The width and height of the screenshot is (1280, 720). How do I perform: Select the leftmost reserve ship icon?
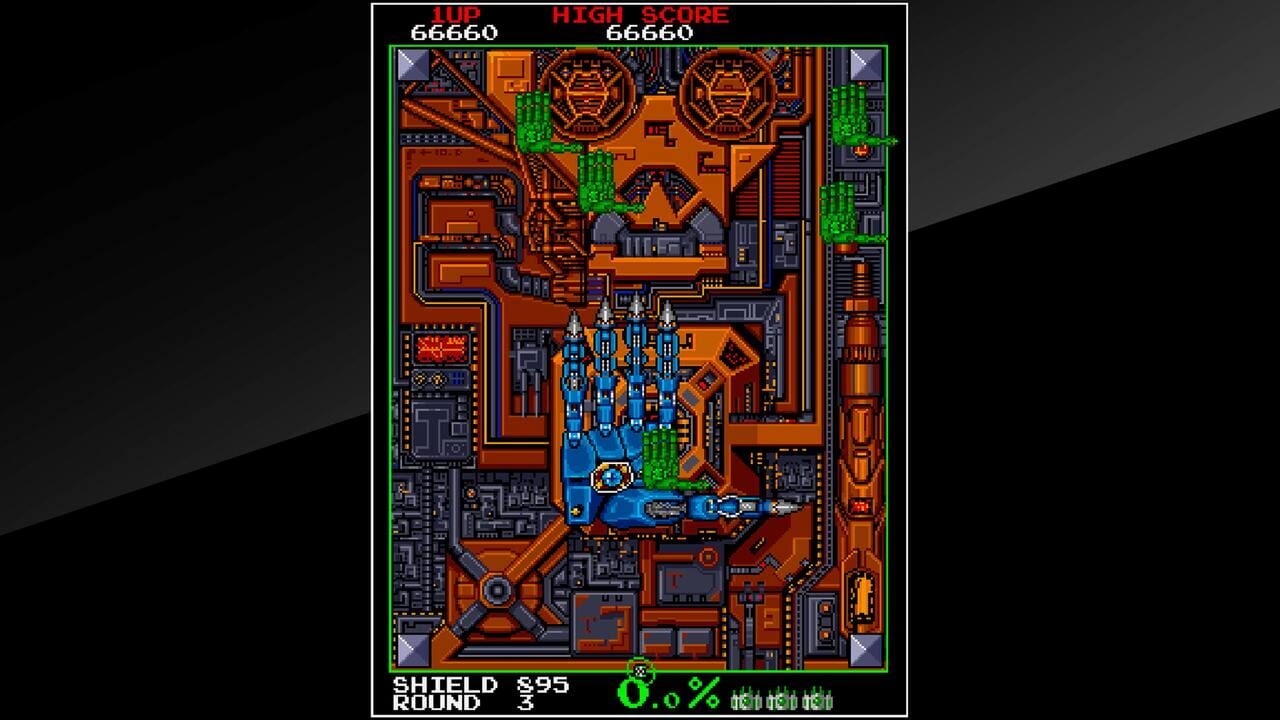[744, 700]
